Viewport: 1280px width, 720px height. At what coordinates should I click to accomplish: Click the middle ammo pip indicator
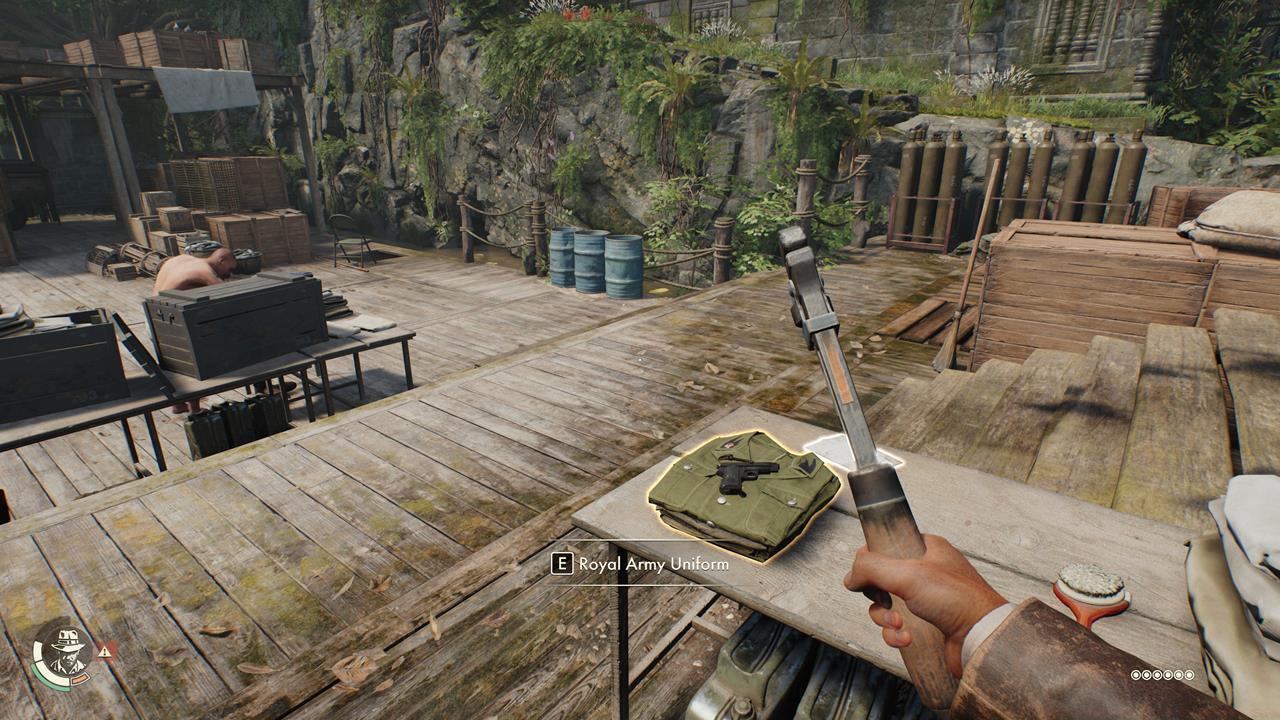coord(1163,675)
